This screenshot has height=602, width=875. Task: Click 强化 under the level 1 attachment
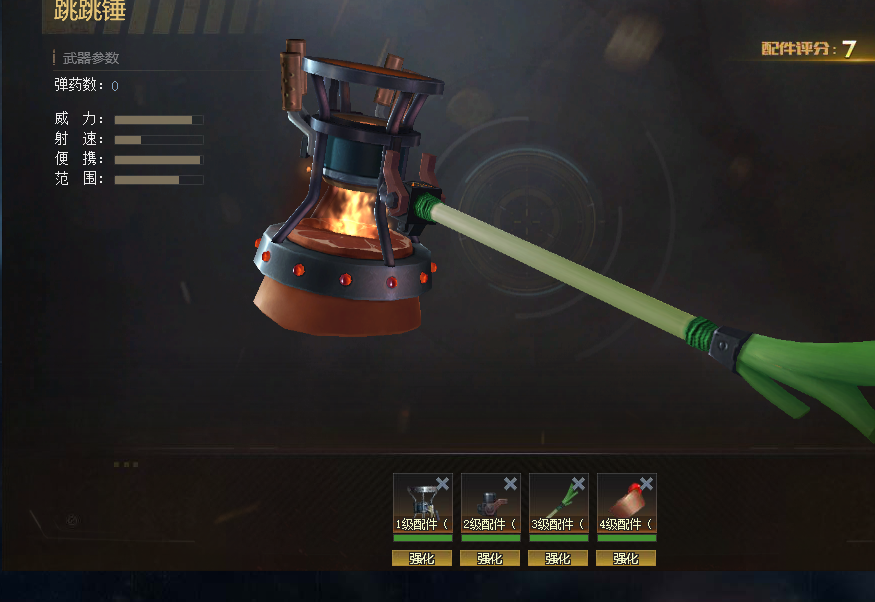[x=422, y=558]
